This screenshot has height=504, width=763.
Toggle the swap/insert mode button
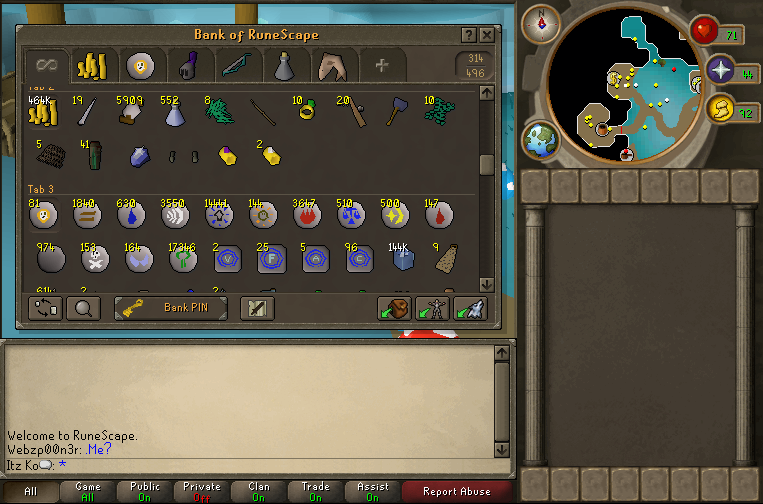[x=45, y=308]
